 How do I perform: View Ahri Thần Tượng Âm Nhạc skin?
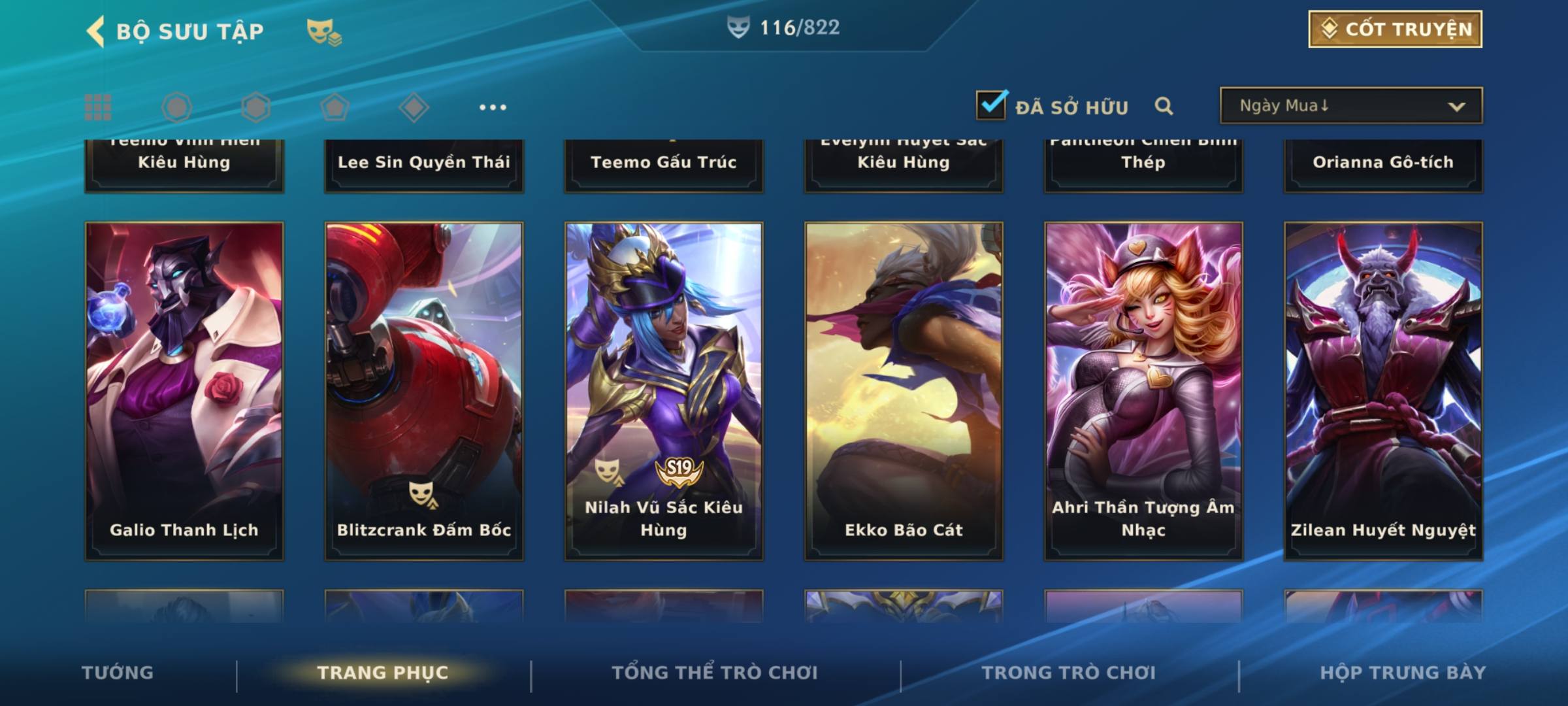point(1143,391)
